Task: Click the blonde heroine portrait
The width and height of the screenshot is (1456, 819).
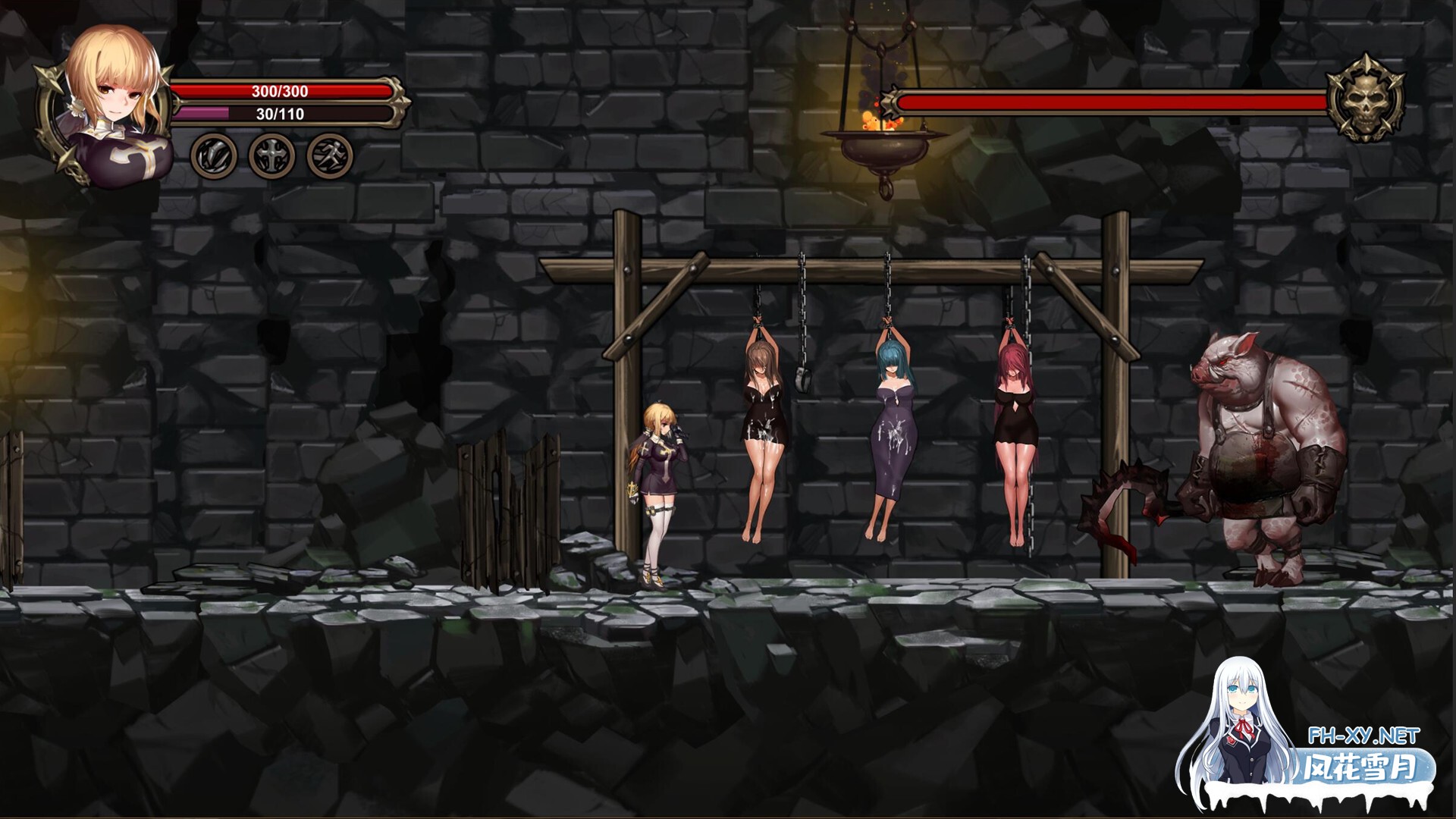Action: (x=114, y=106)
